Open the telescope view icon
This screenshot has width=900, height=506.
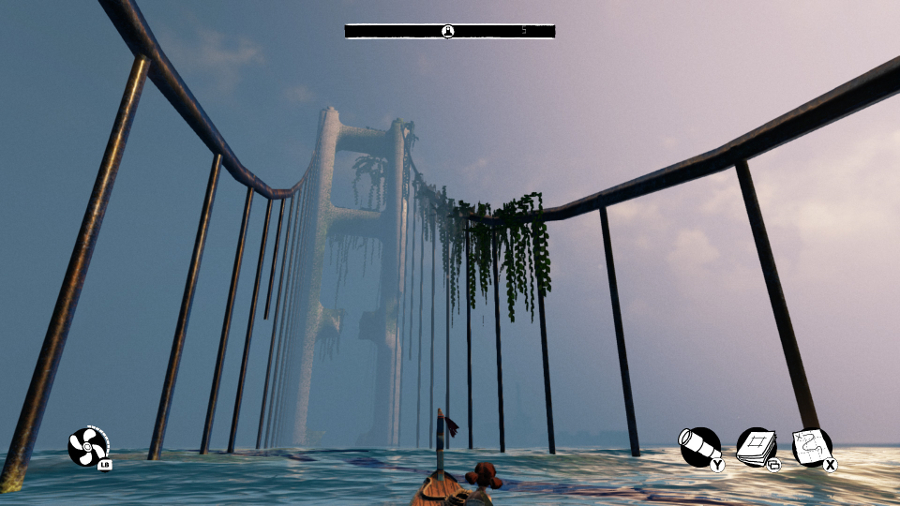pos(699,447)
